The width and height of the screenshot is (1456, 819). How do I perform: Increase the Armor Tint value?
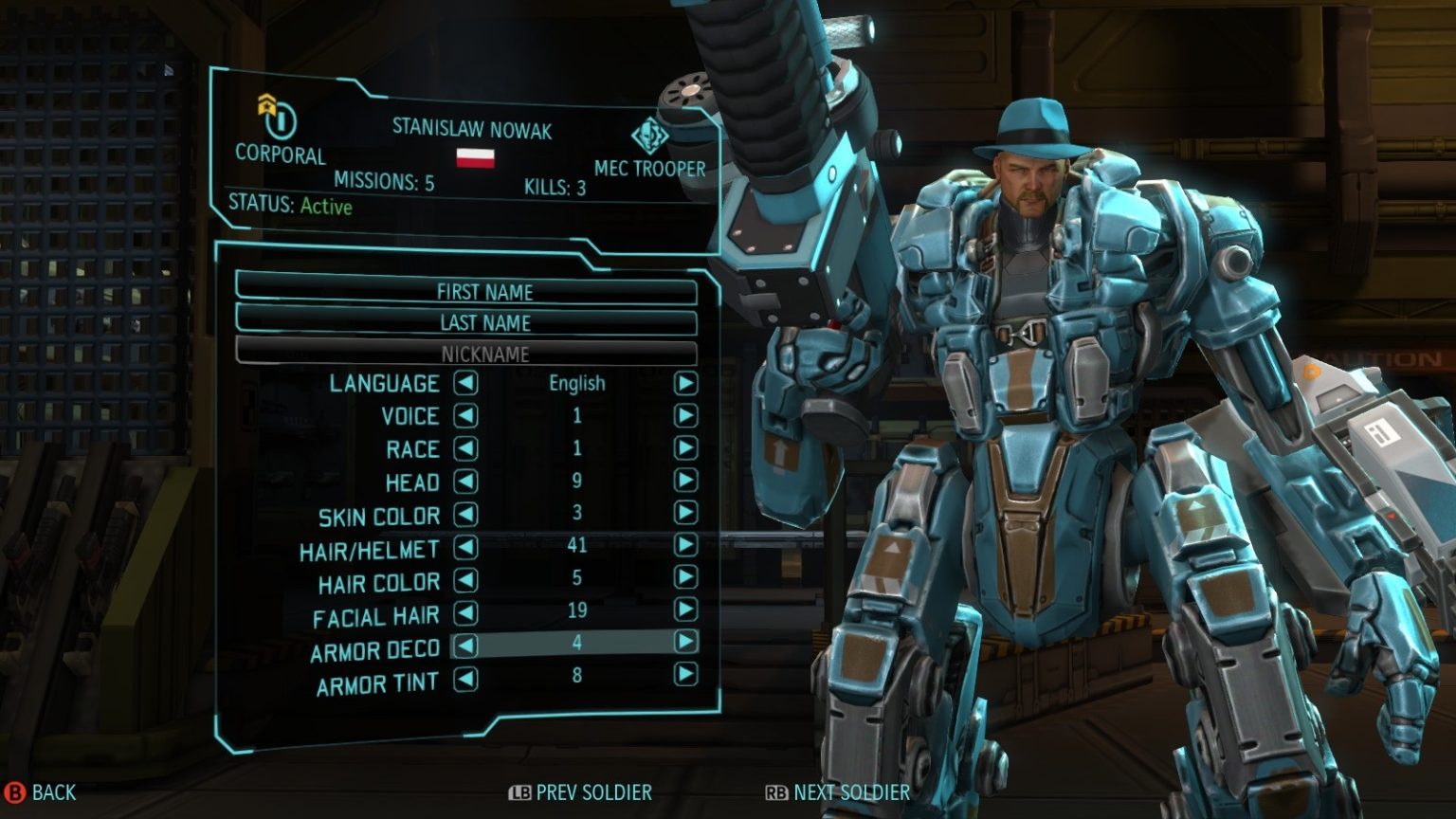685,674
